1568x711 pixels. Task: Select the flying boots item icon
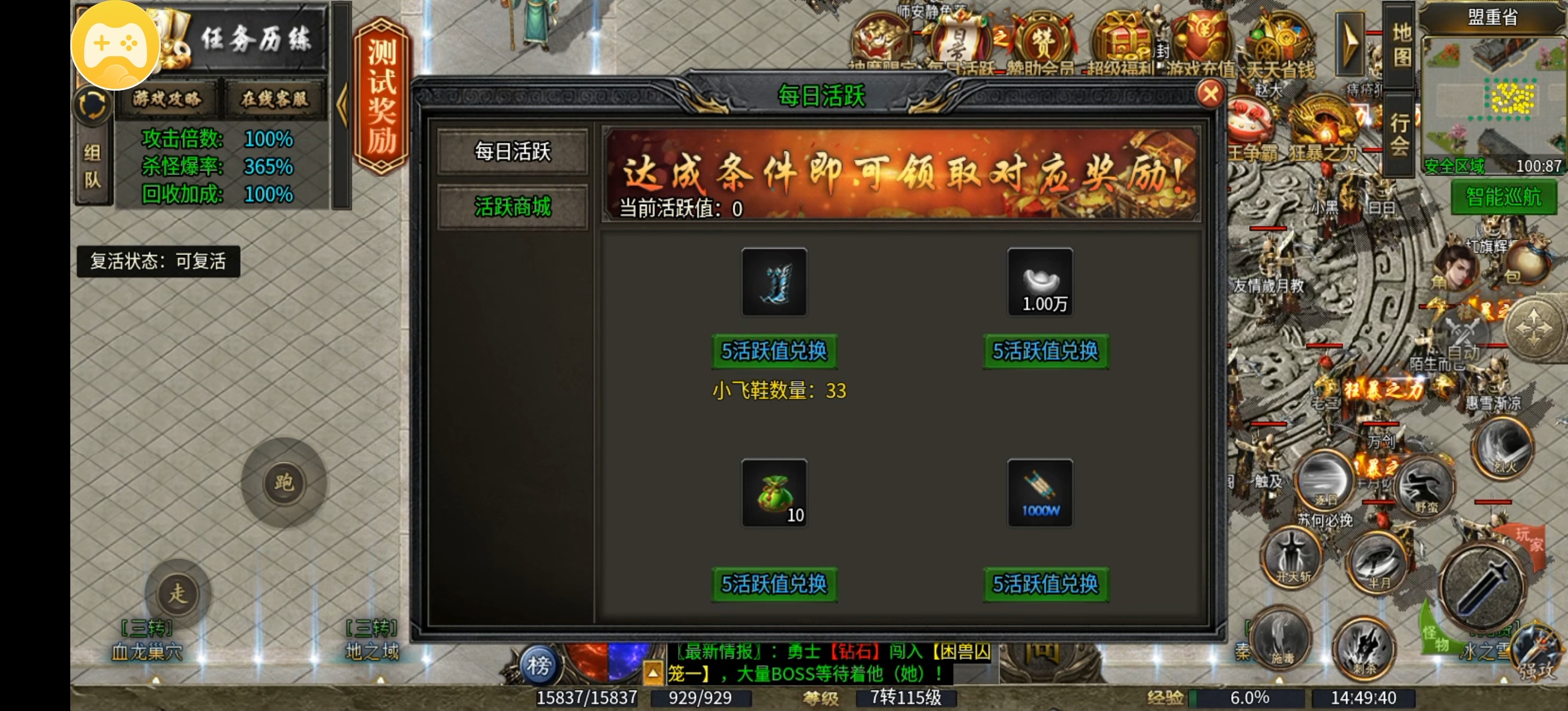point(774,282)
